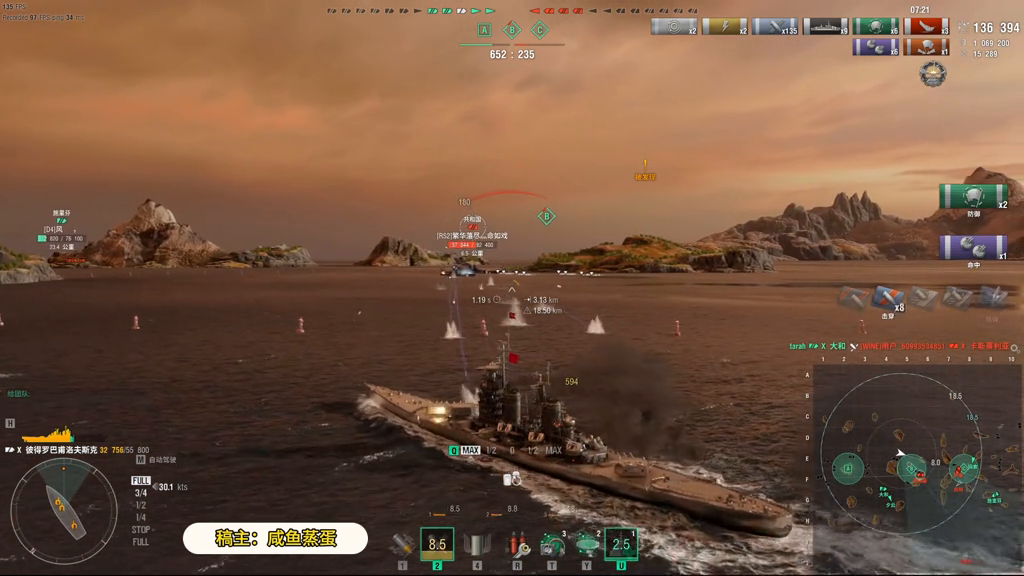The height and width of the screenshot is (576, 1024).
Task: Click the round achievement medal badge
Action: 933,74
